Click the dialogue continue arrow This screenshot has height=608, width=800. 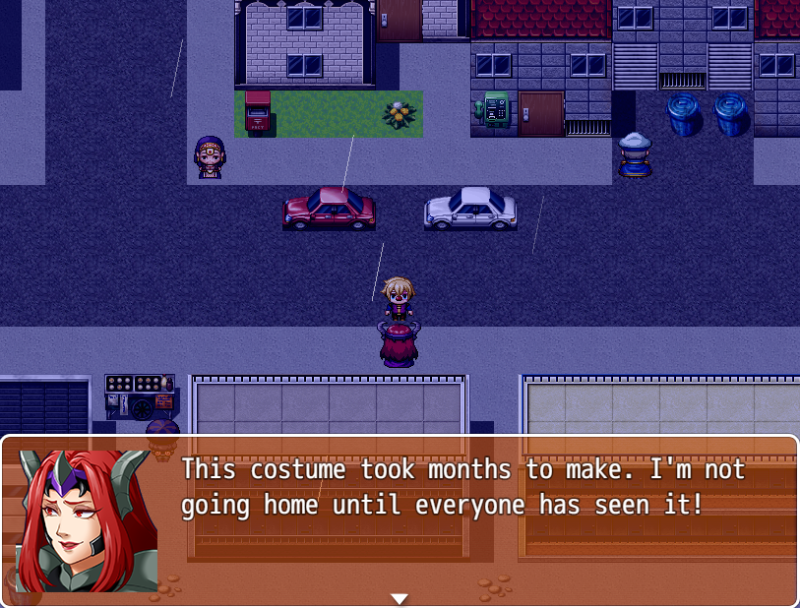point(399,598)
